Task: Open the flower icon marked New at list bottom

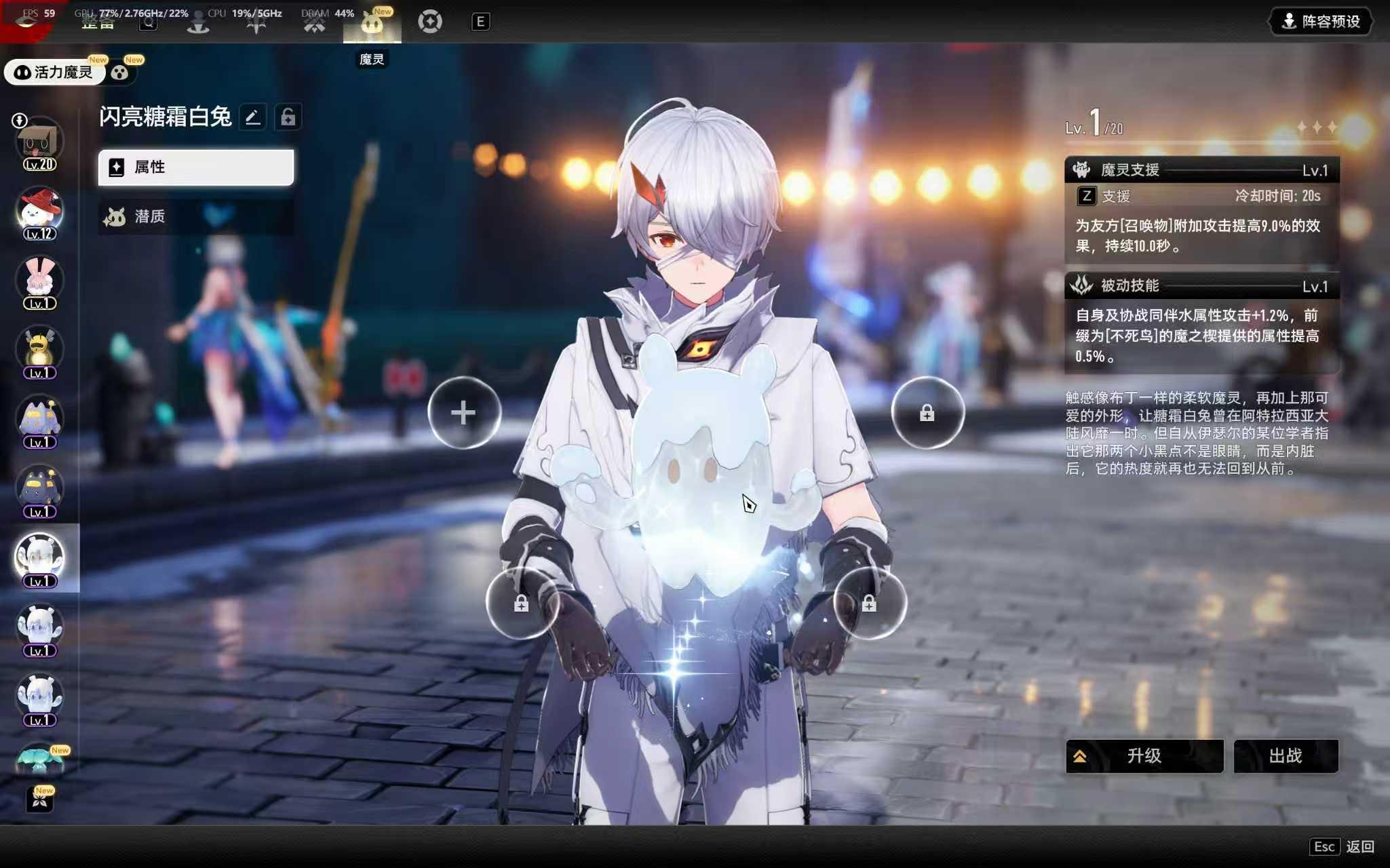Action: [40, 800]
